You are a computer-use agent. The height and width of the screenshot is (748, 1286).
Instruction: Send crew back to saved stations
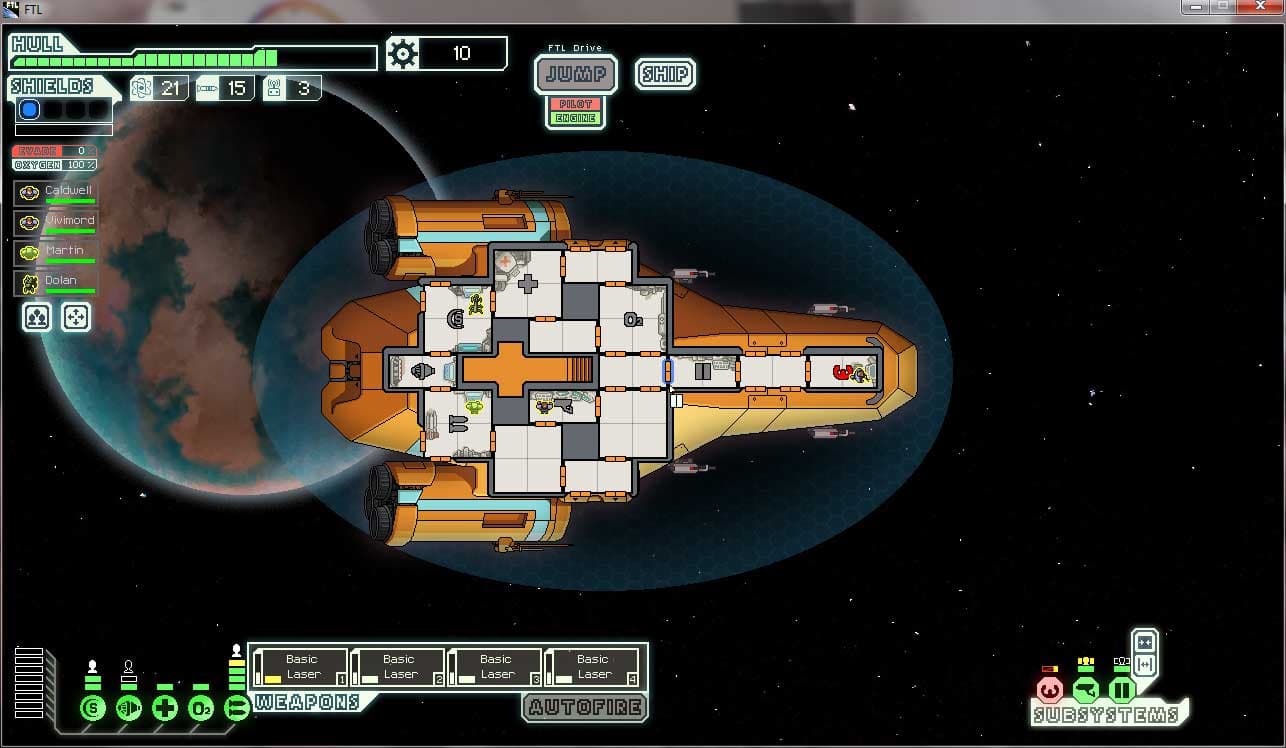(76, 317)
